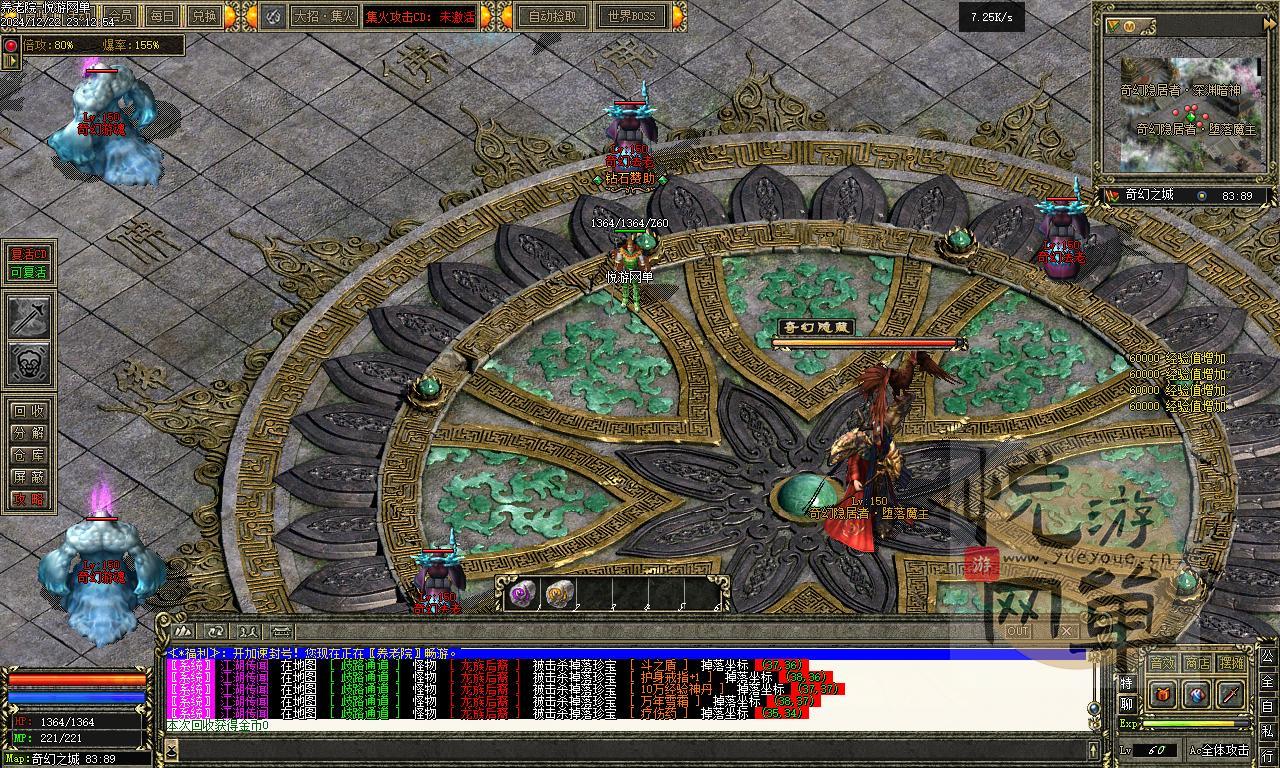Open the 分解 decompose menu
Screen dimensions: 1280x768
coord(28,433)
